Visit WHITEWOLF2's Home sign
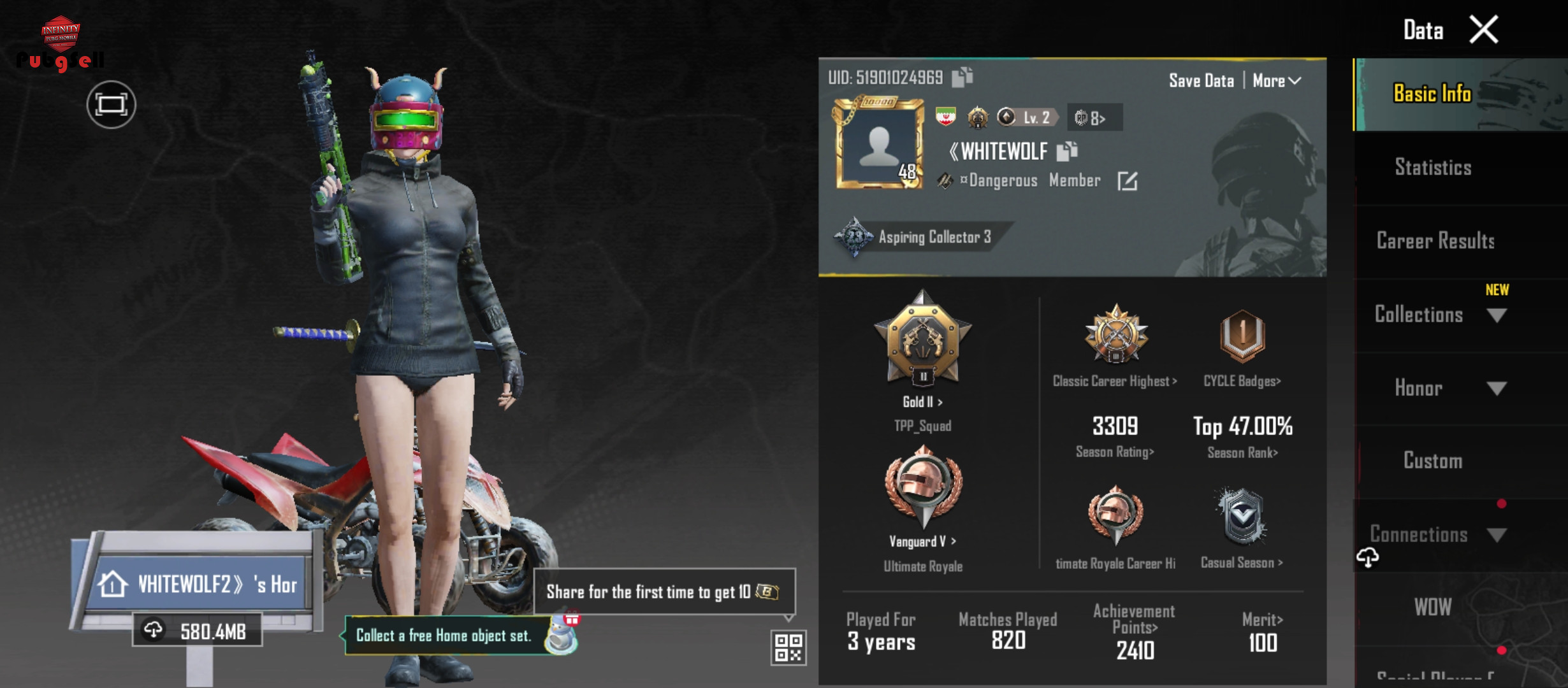 point(198,584)
